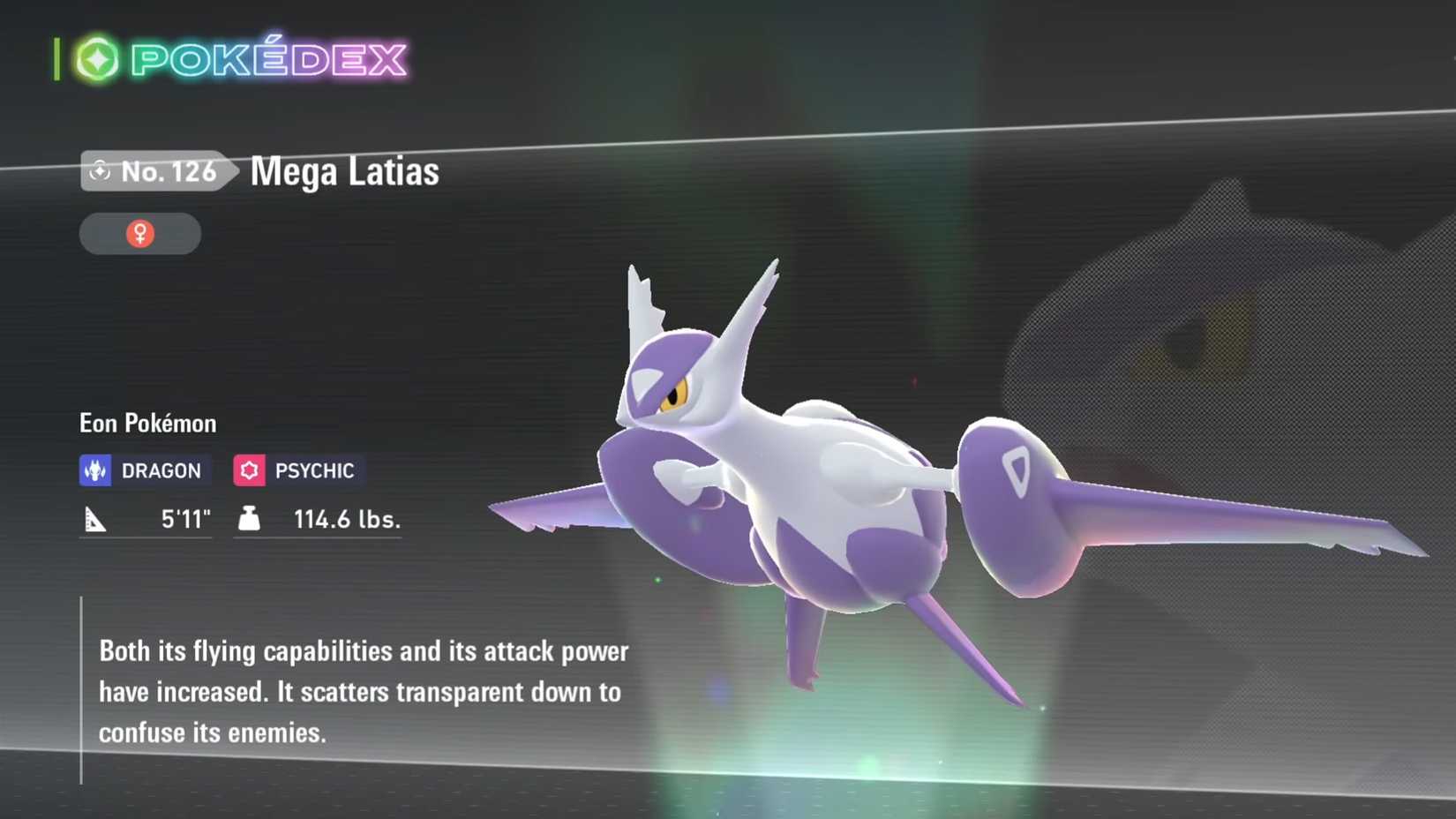The height and width of the screenshot is (819, 1456).
Task: Click the pink PSYCHIC badge color swatch
Action: click(250, 470)
